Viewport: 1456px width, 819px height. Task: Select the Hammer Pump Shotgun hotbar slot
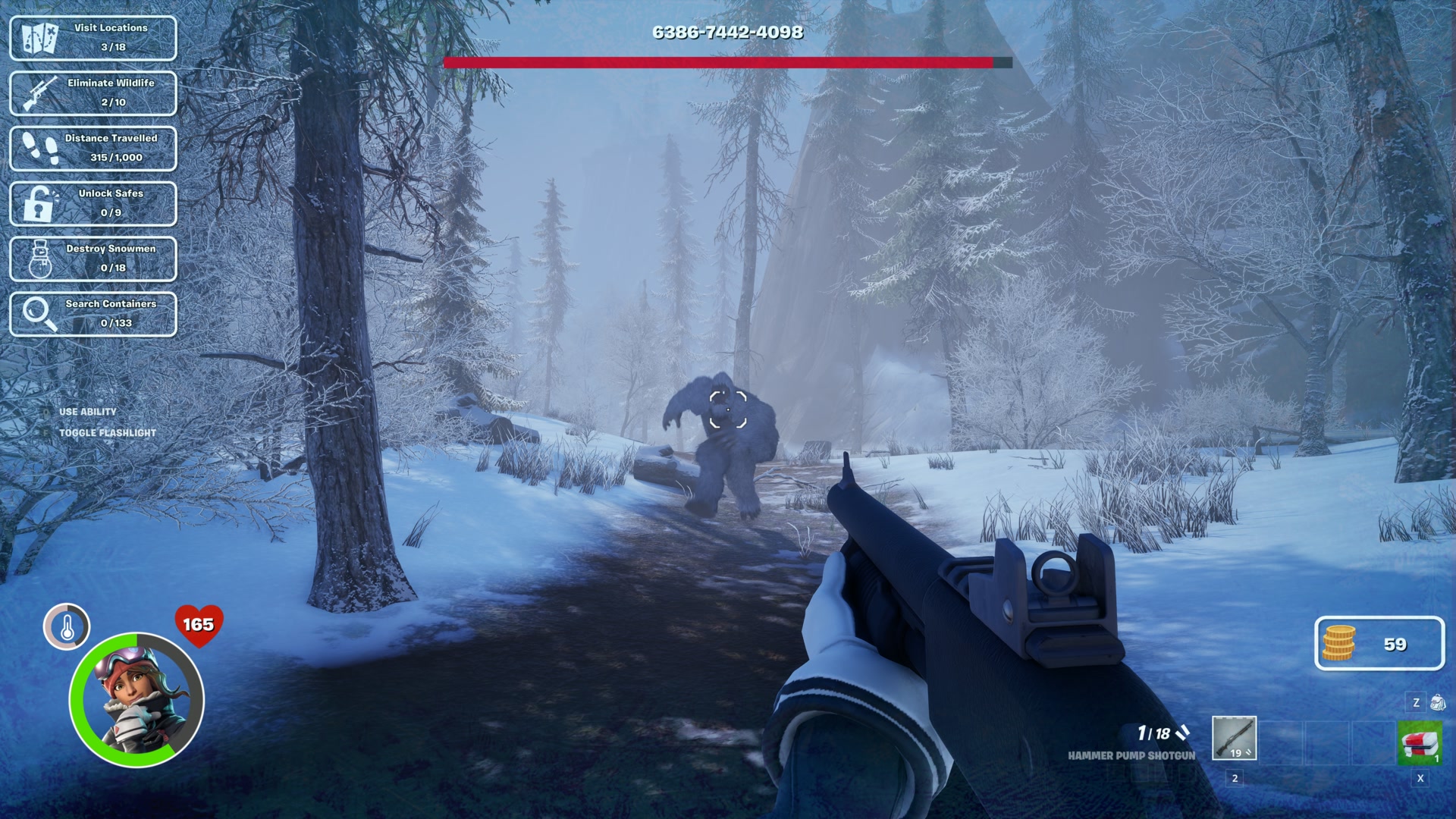click(x=1234, y=738)
